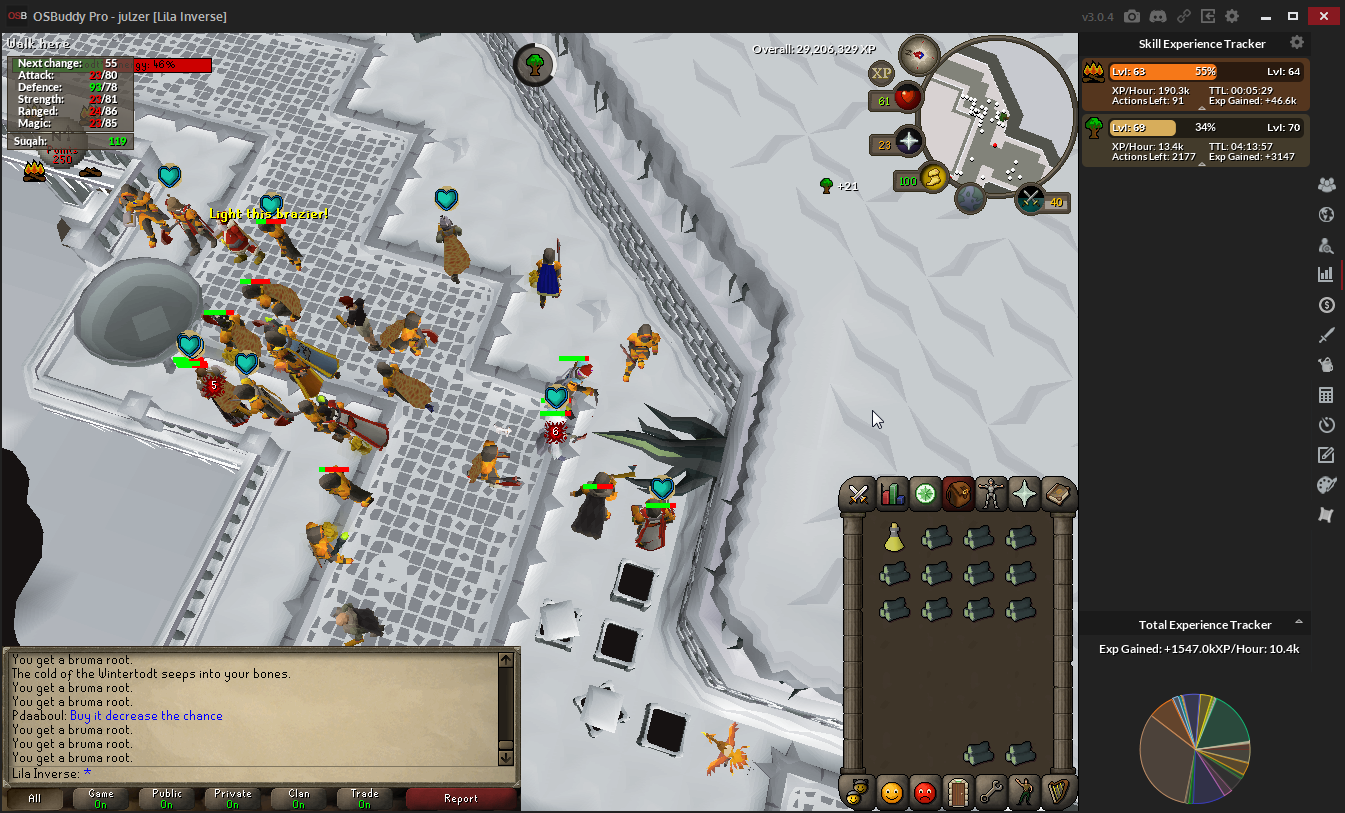Open the world map globe orb
The image size is (1345, 813).
[970, 198]
